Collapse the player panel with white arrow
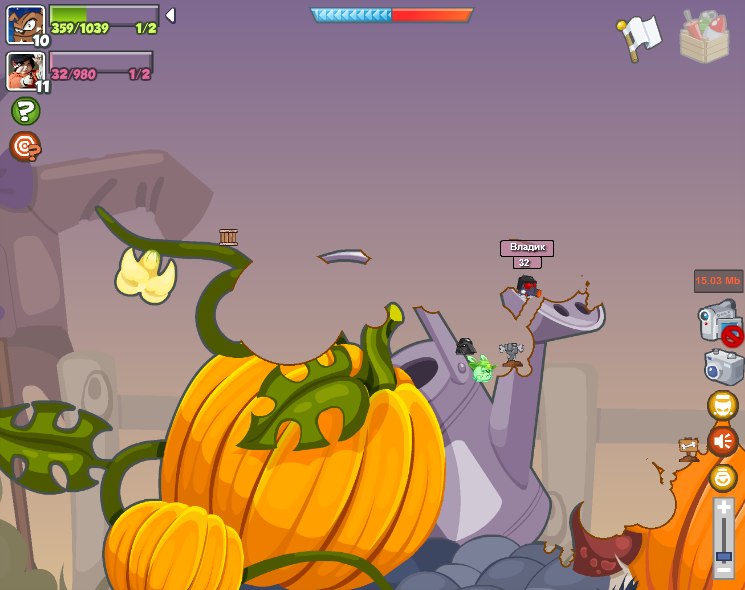745x590 pixels. point(170,15)
